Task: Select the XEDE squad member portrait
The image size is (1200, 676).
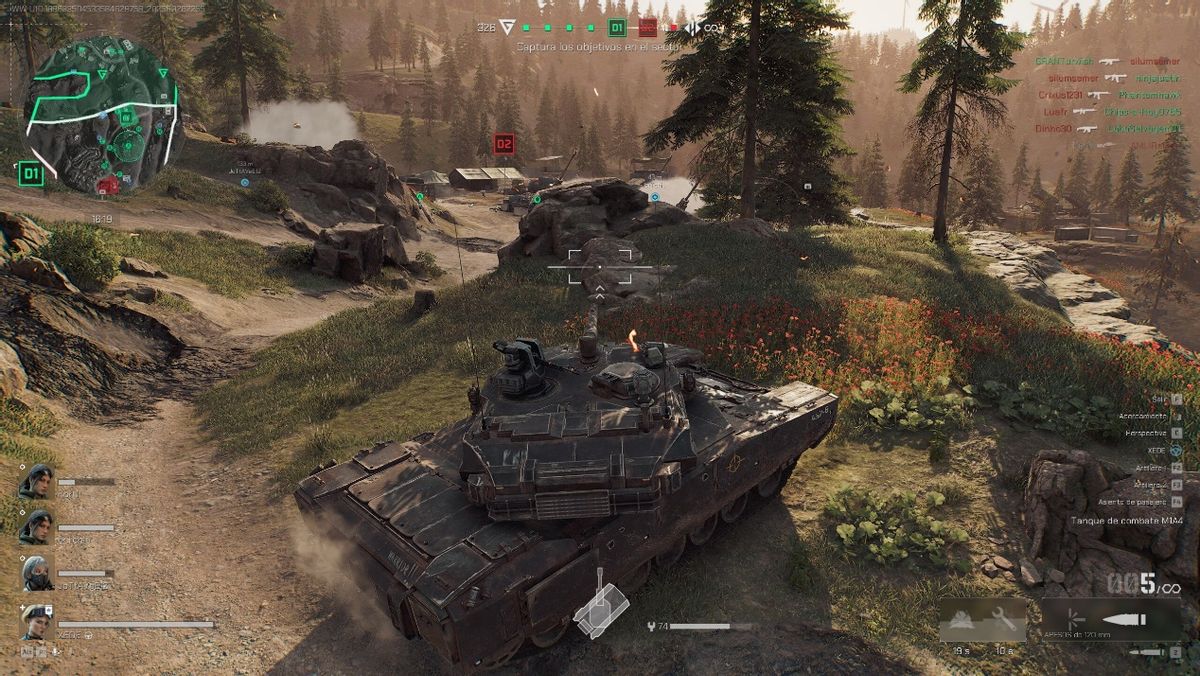Action: (37, 622)
